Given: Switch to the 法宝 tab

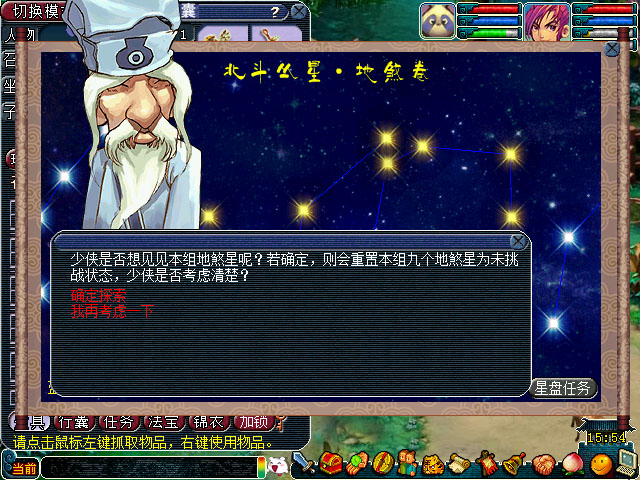Looking at the screenshot, I should pyautogui.click(x=163, y=423).
